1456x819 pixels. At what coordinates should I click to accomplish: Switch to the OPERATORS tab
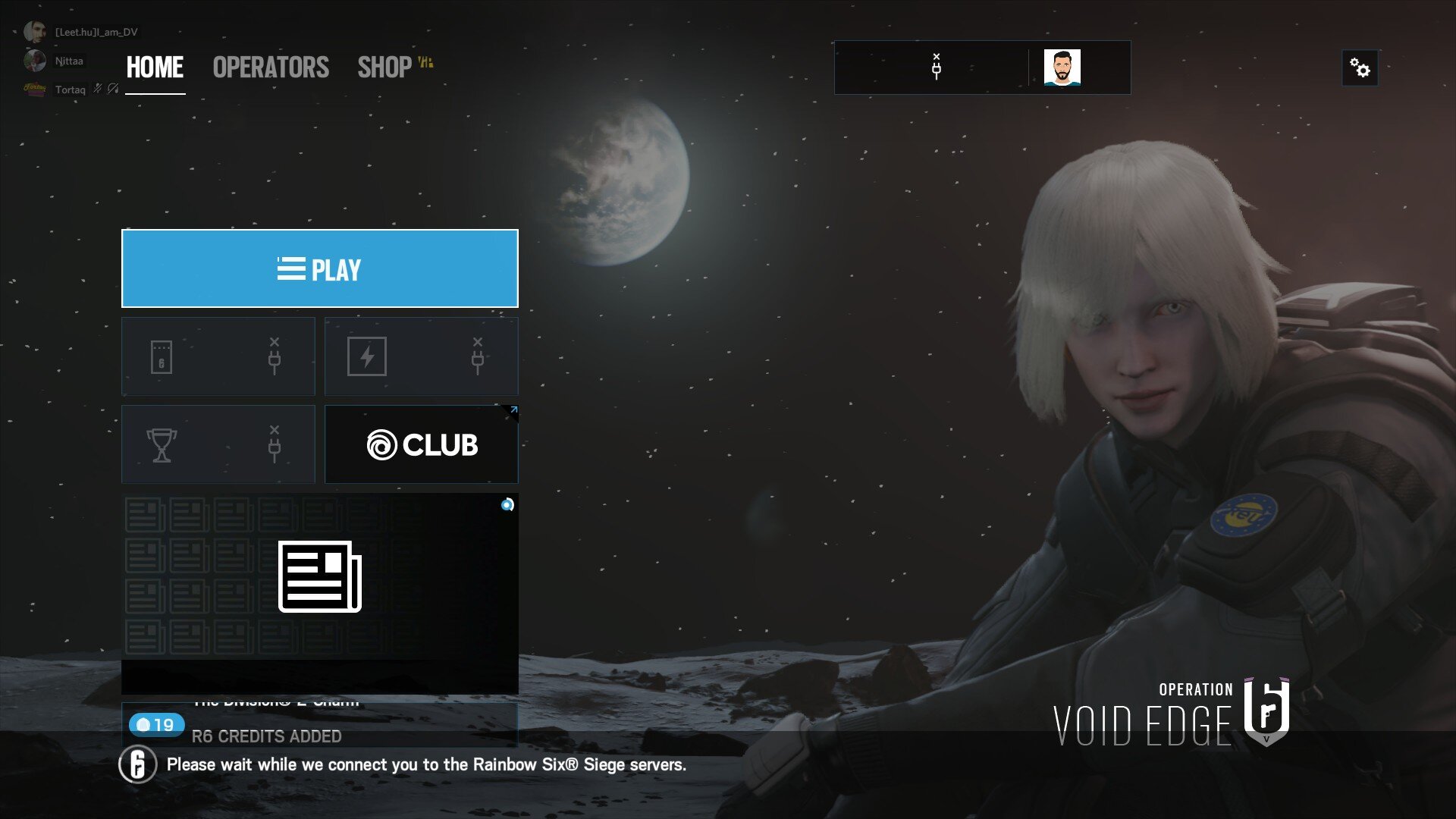pos(271,67)
